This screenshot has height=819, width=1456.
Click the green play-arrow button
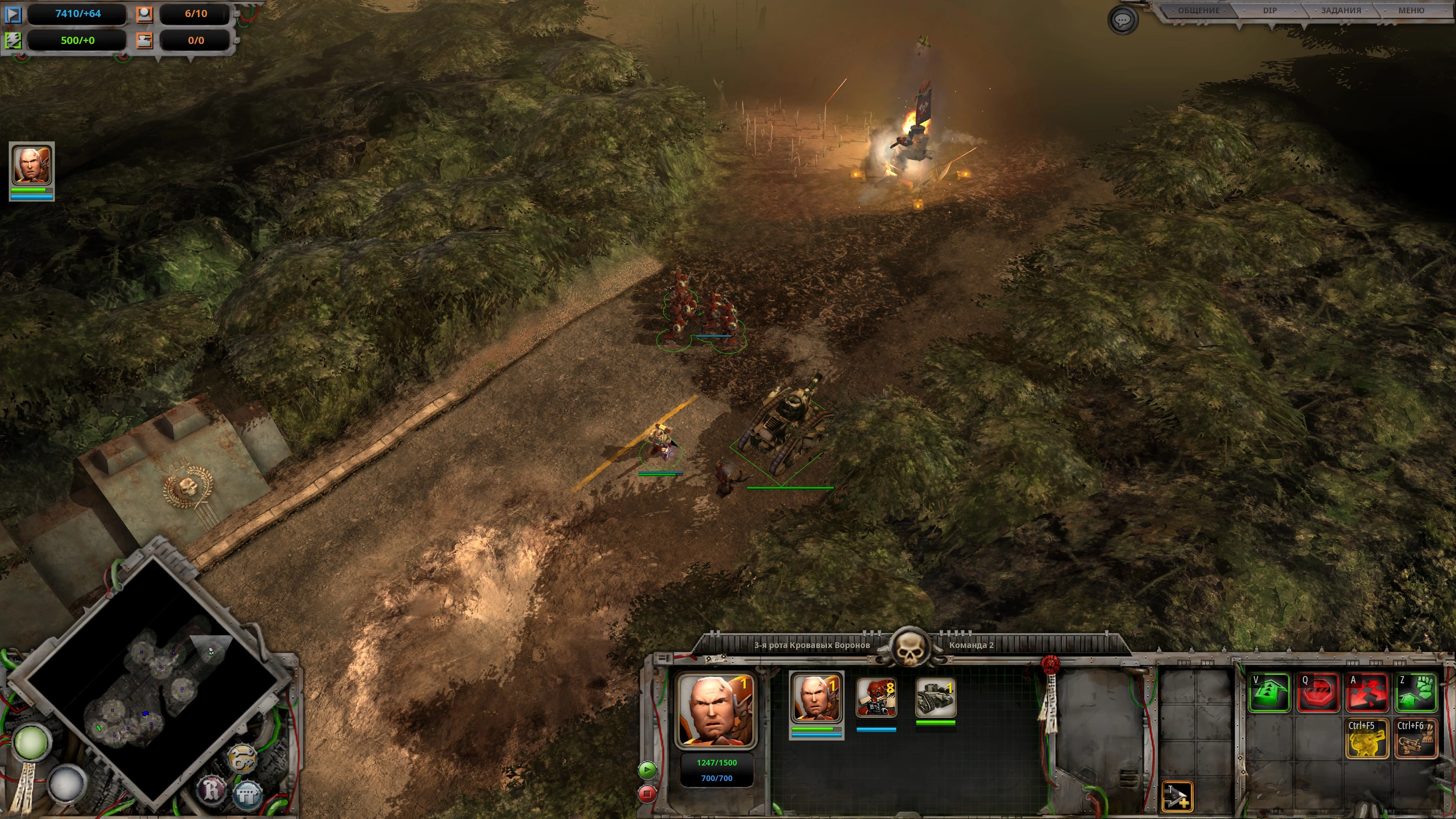coord(648,769)
